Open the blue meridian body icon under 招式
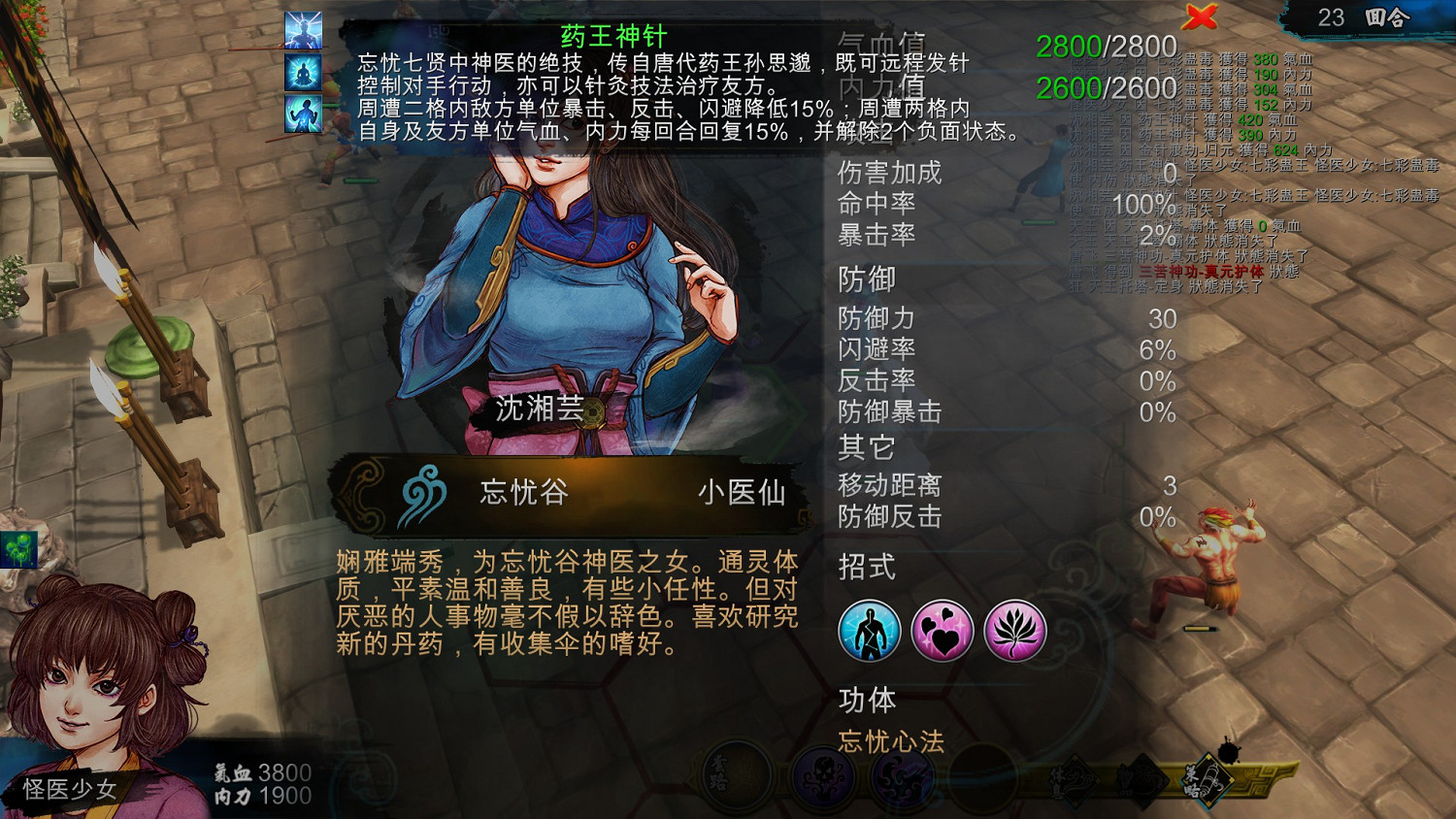The image size is (1456, 819). click(871, 630)
